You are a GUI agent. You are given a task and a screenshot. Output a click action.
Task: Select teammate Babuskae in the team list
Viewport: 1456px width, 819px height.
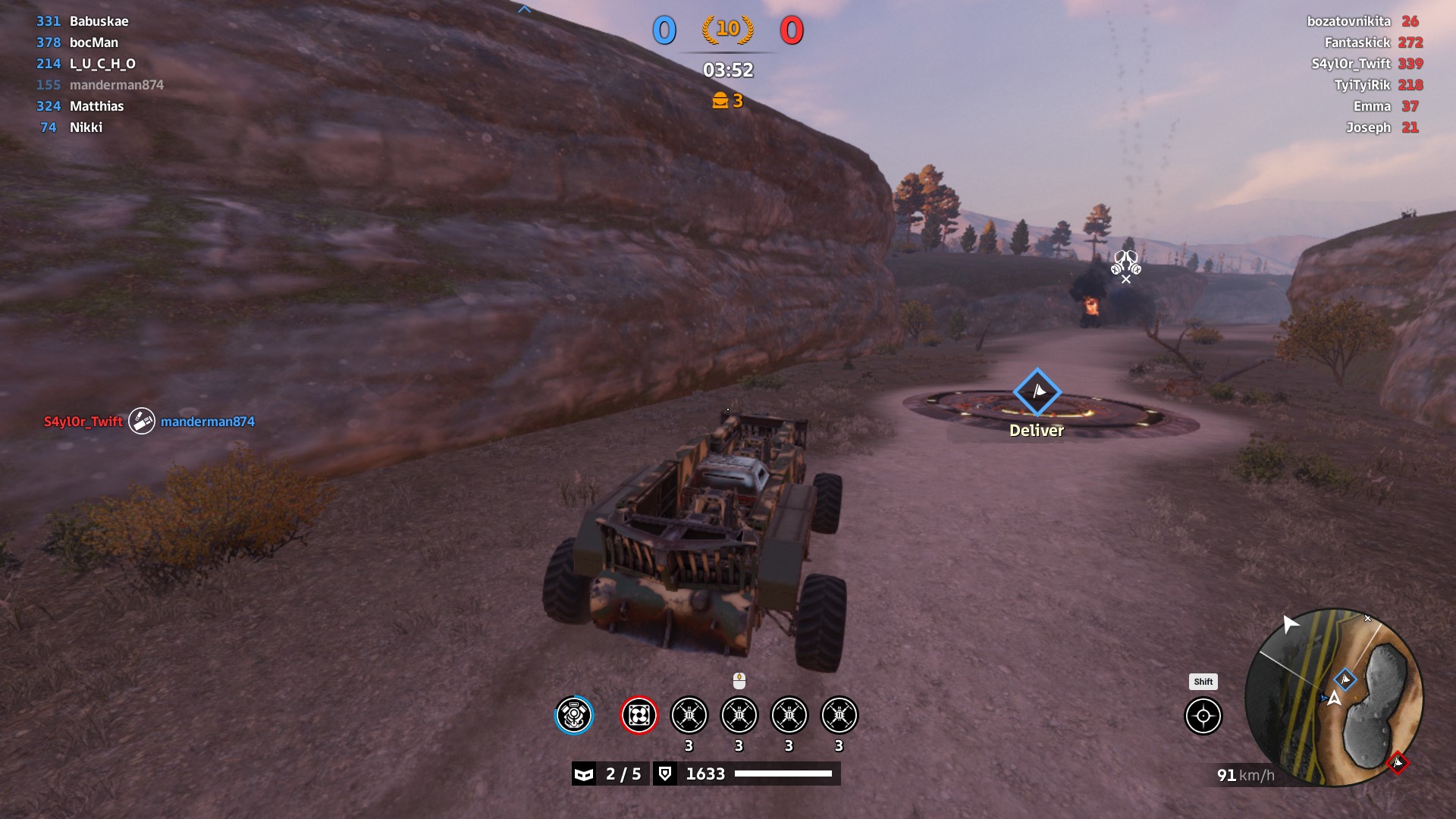[99, 21]
